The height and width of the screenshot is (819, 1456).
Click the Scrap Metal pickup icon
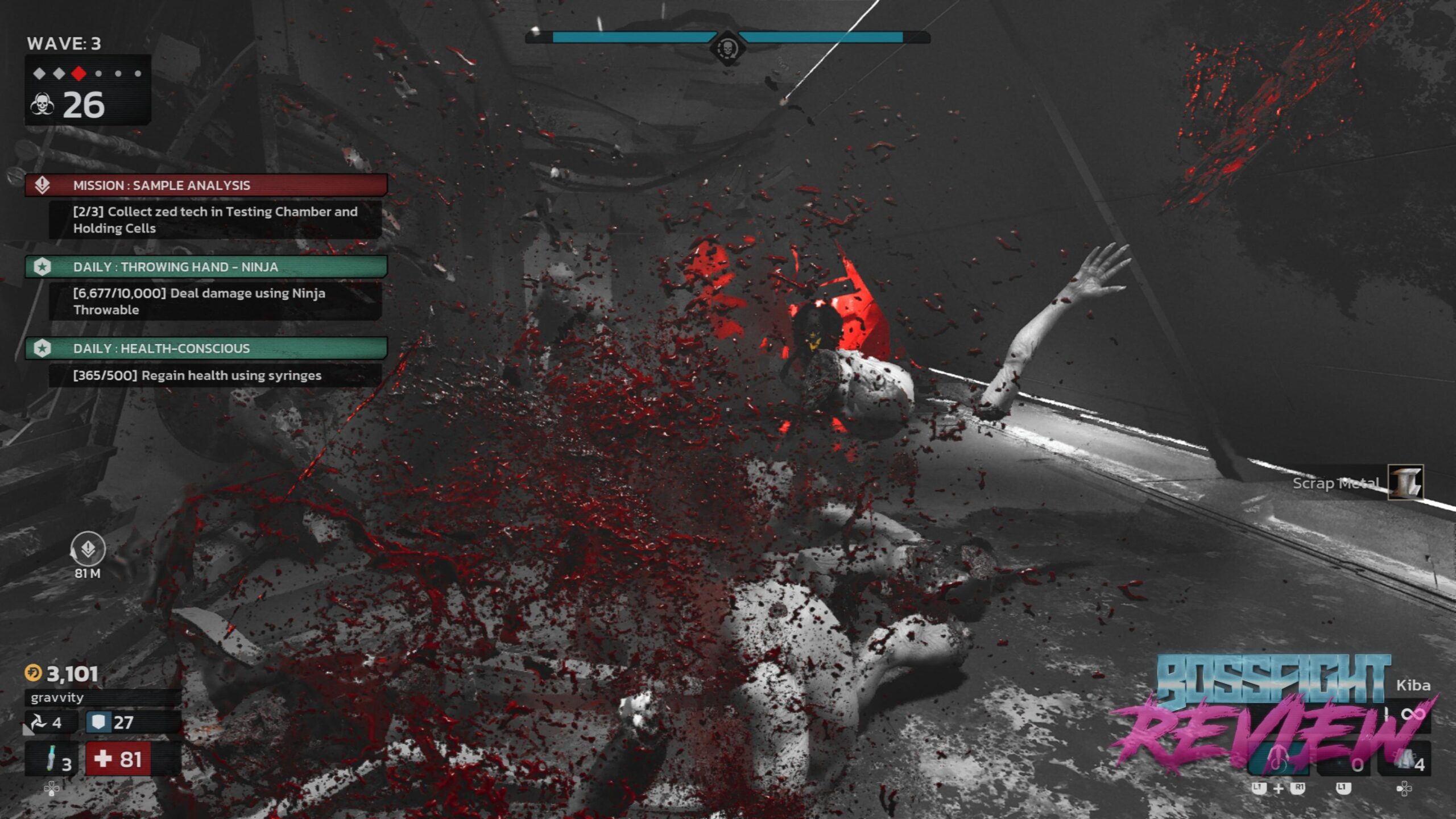coord(1405,482)
